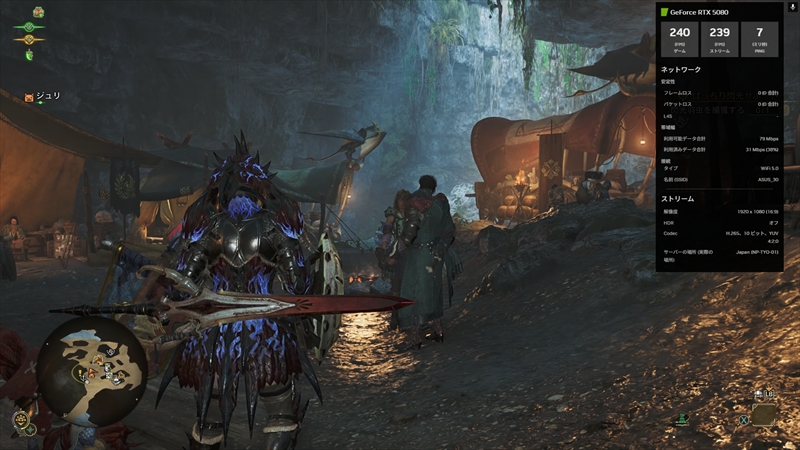This screenshot has height=450, width=800.
Task: Select the item pouch slot
Action: coord(765,414)
